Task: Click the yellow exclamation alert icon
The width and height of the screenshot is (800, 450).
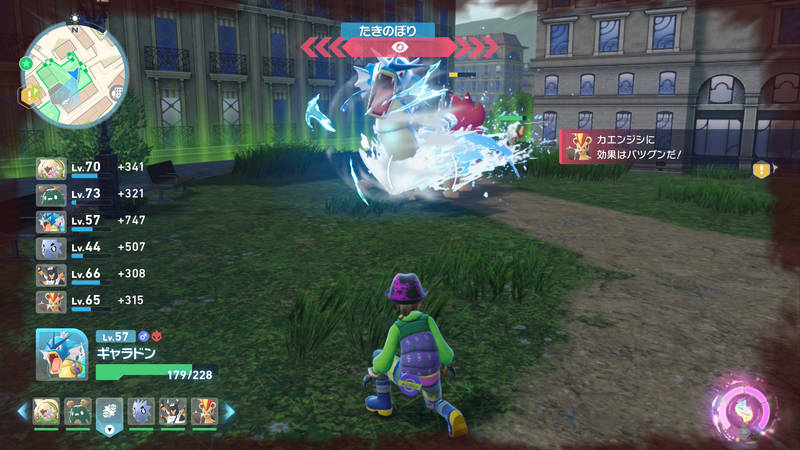Action: click(761, 169)
